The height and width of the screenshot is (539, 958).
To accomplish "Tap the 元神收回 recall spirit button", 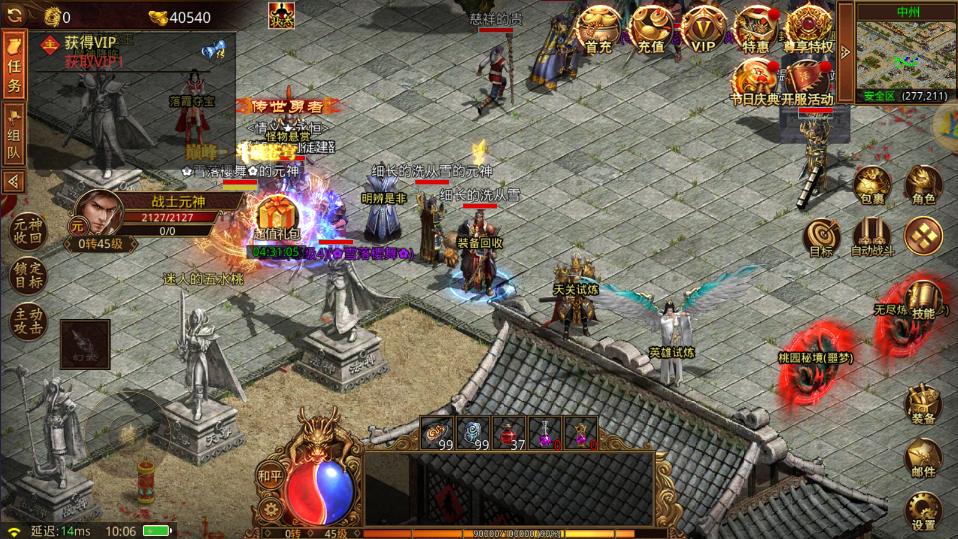I will pos(28,232).
